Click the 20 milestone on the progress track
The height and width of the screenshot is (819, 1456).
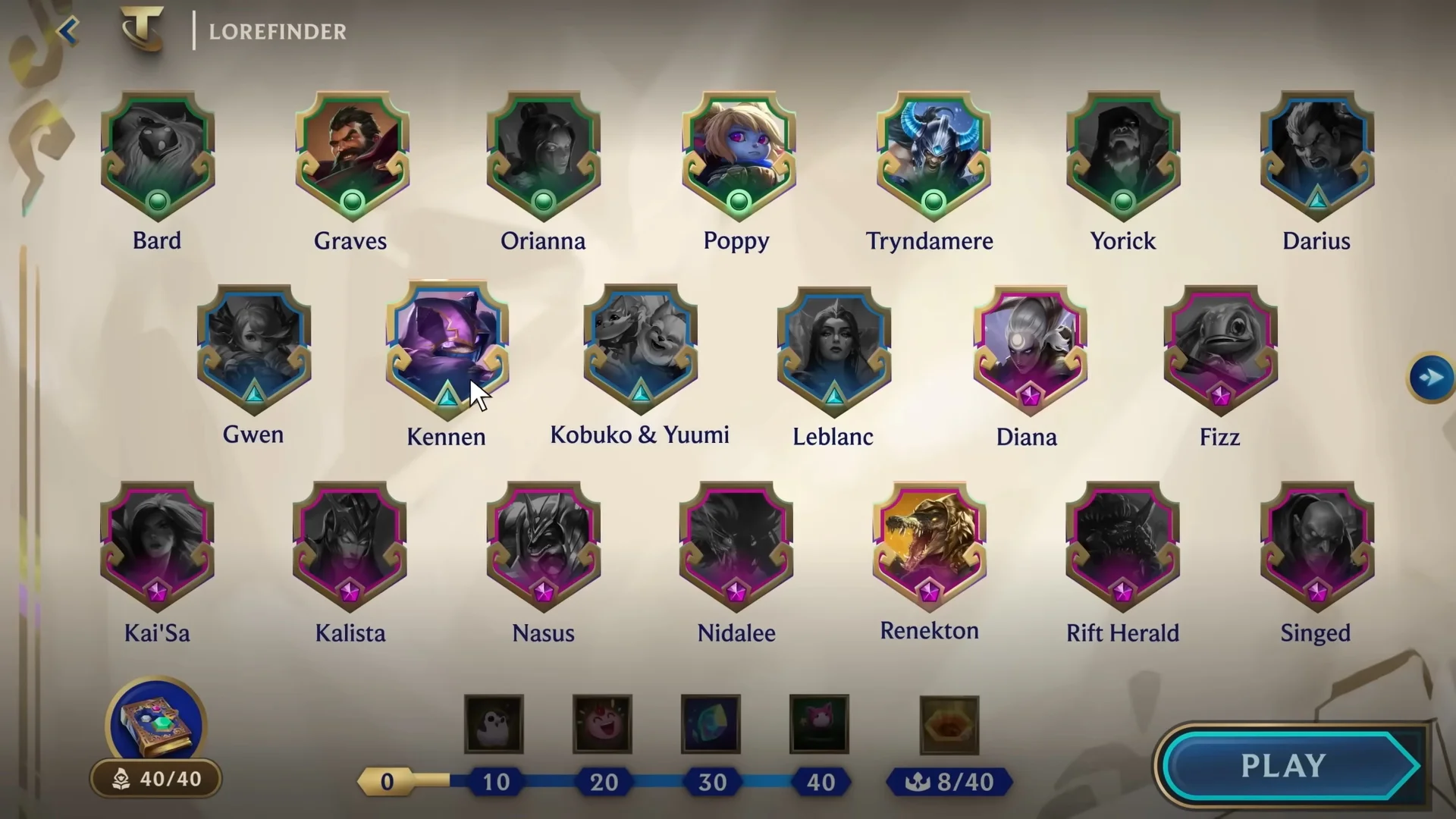[603, 782]
